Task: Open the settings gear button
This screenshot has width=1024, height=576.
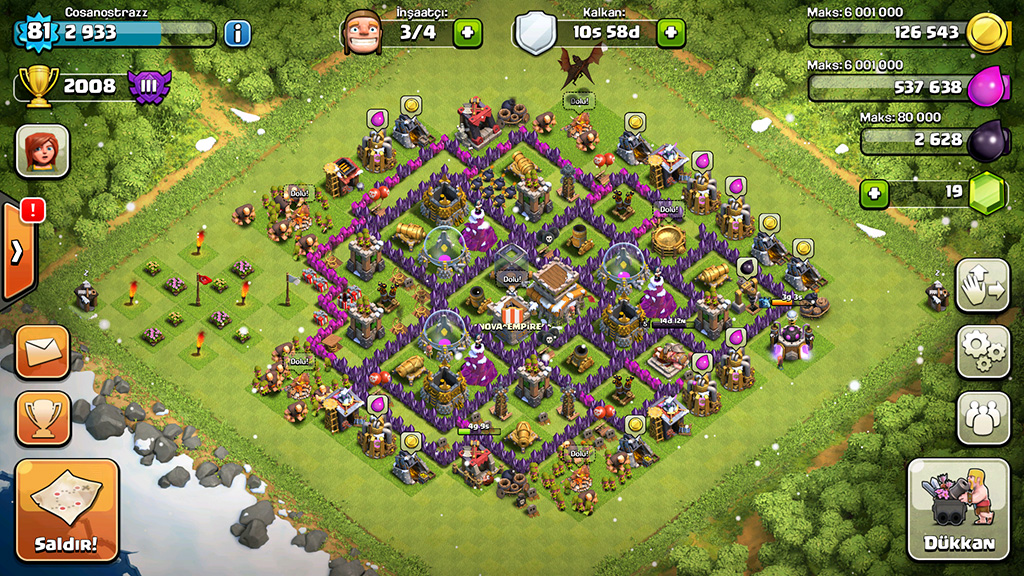Action: pyautogui.click(x=983, y=351)
